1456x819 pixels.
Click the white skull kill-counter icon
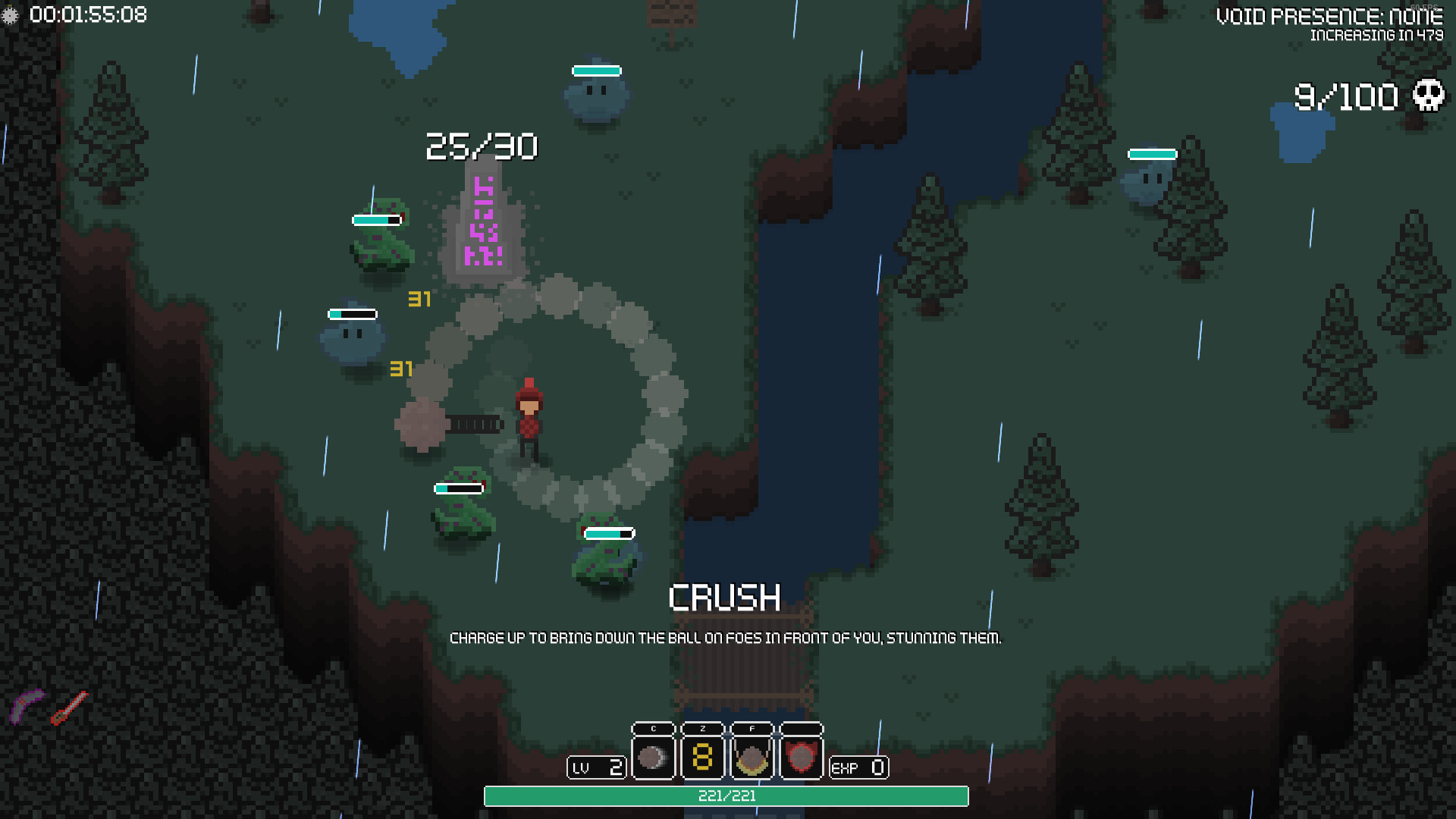(x=1428, y=96)
